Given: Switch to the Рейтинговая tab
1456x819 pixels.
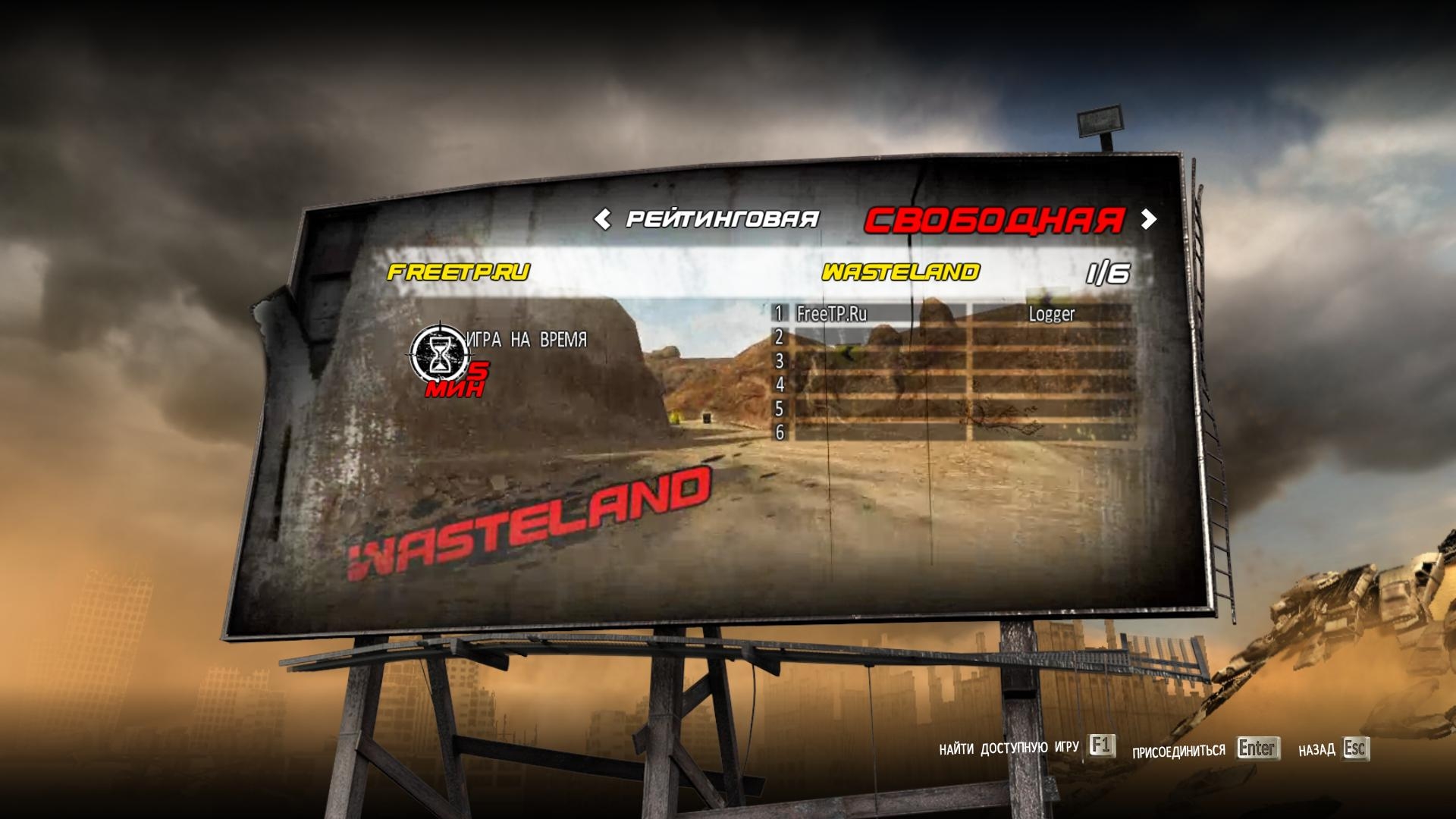Looking at the screenshot, I should [x=722, y=220].
